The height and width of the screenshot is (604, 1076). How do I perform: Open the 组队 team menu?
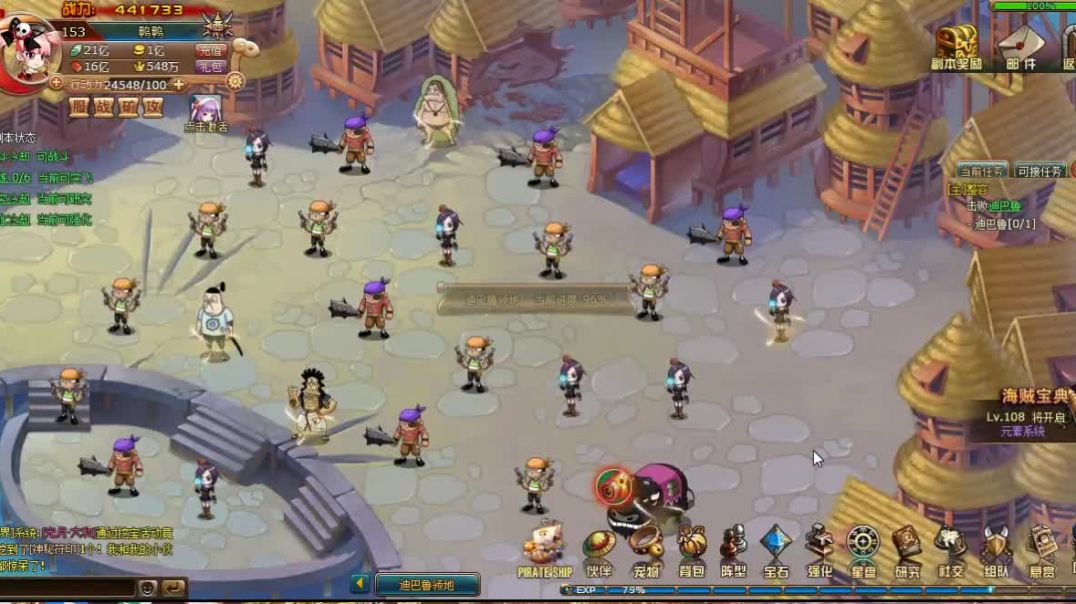996,550
